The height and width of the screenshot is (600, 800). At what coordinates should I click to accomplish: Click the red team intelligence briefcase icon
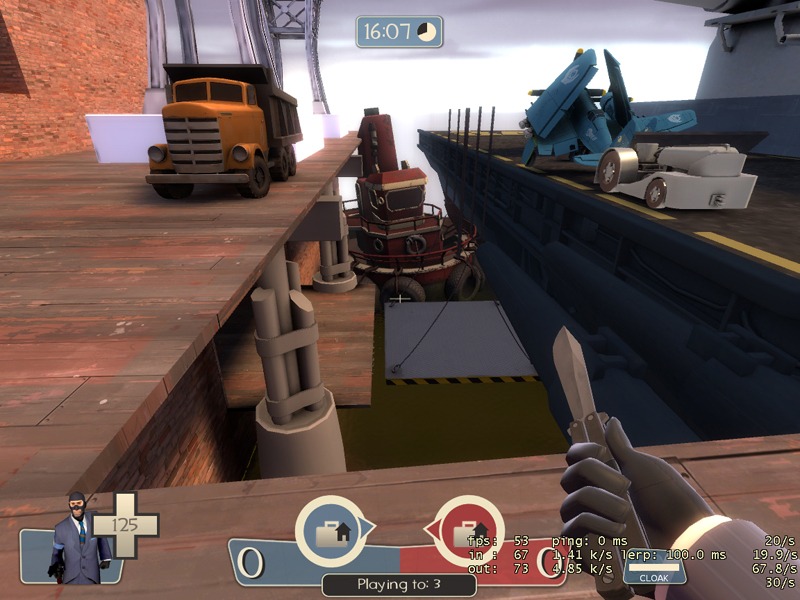point(468,531)
